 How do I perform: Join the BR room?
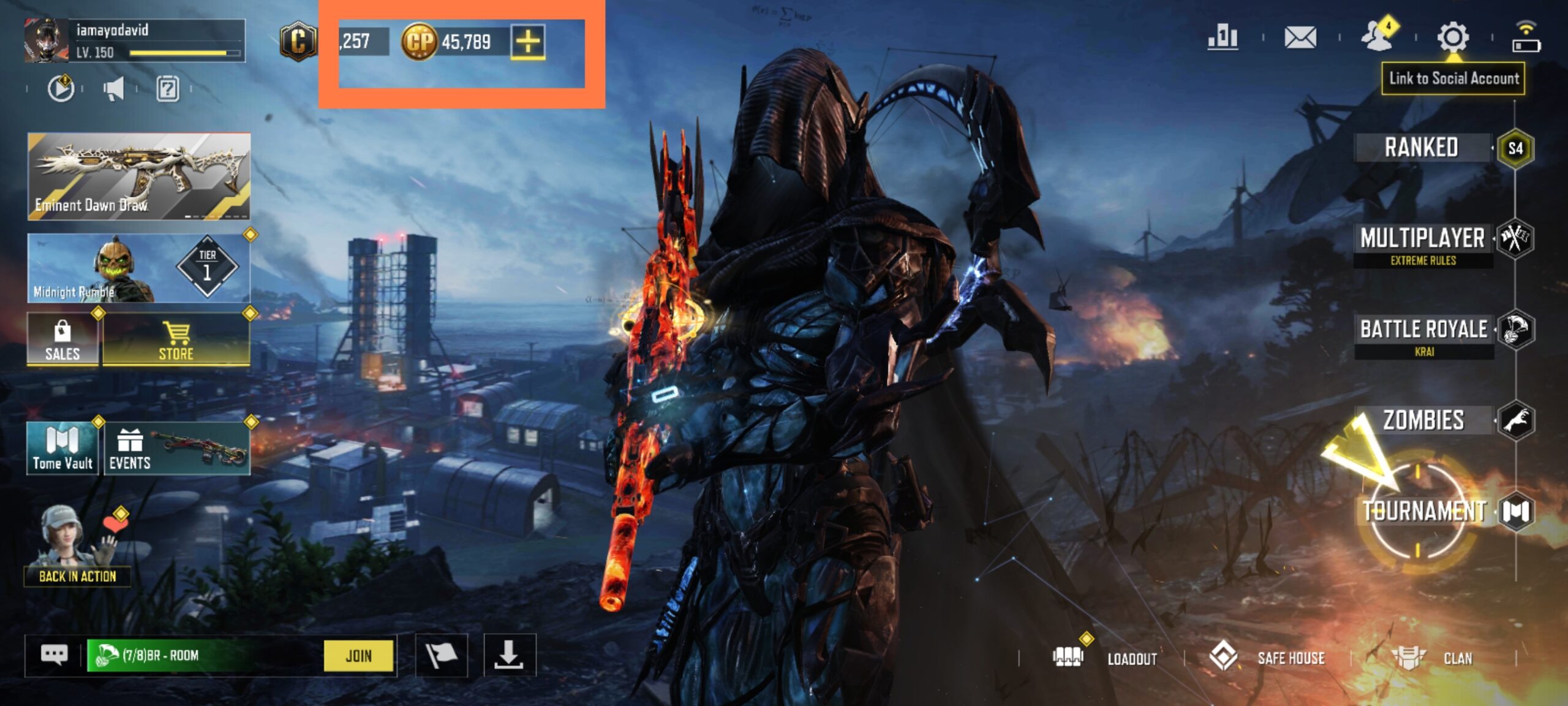click(x=358, y=656)
